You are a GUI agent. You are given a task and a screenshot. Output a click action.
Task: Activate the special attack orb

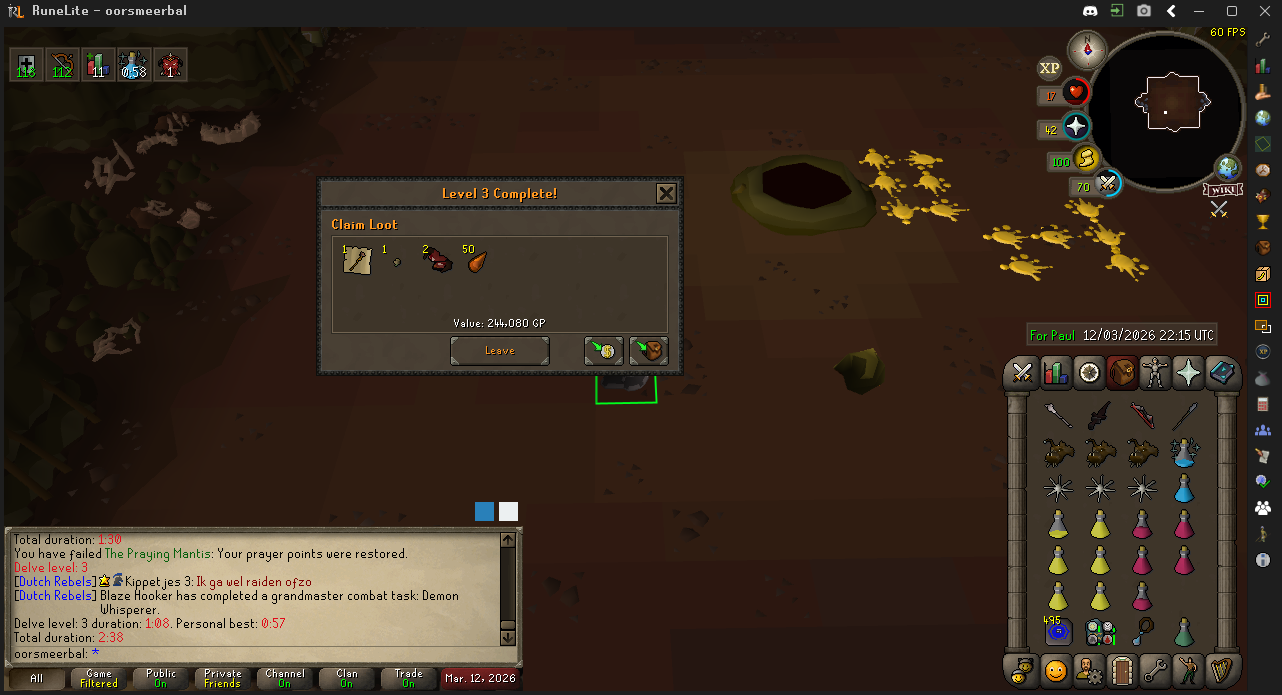tap(1107, 185)
